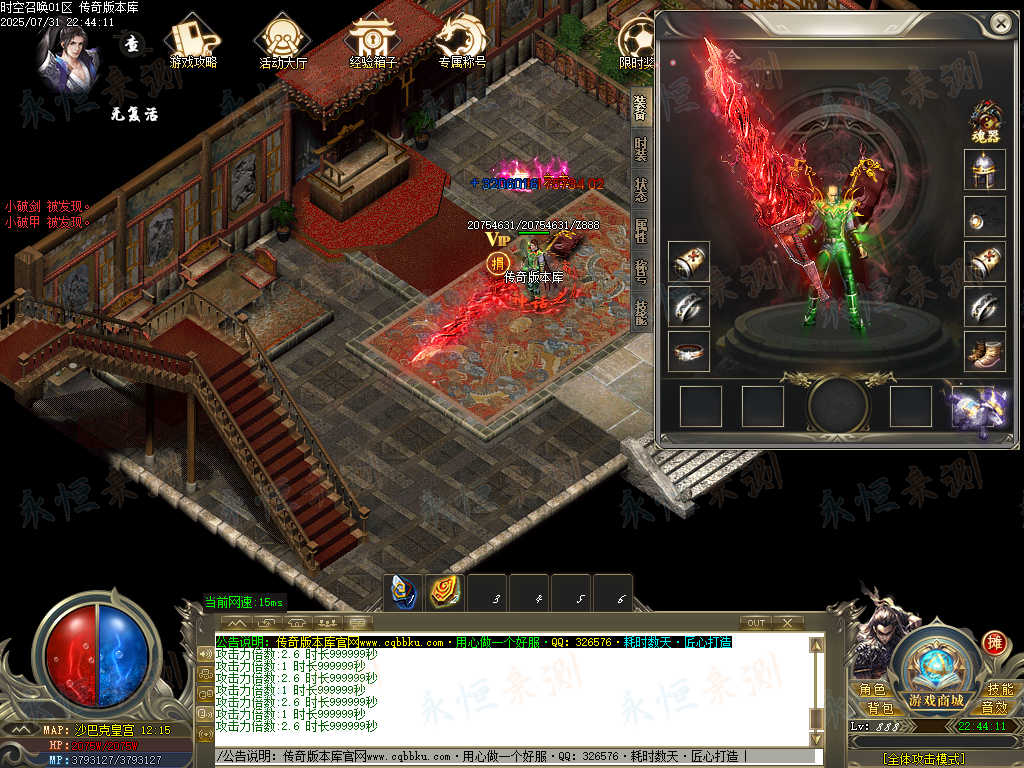Screen dimensions: 1024x768
Task: Use the blue gem in hotbar slot 1
Action: click(403, 592)
